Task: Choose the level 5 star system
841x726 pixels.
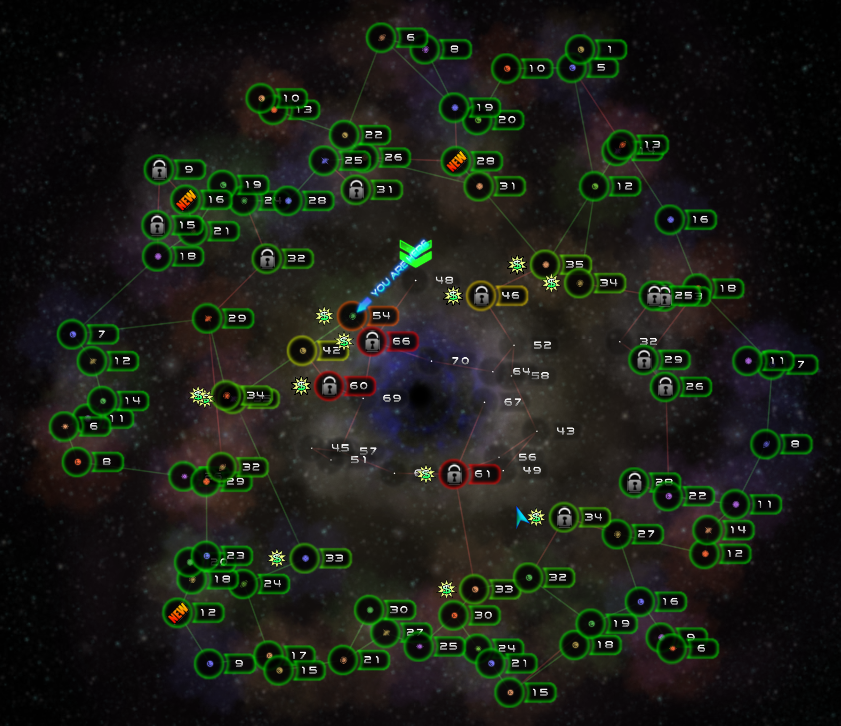Action: pos(571,68)
